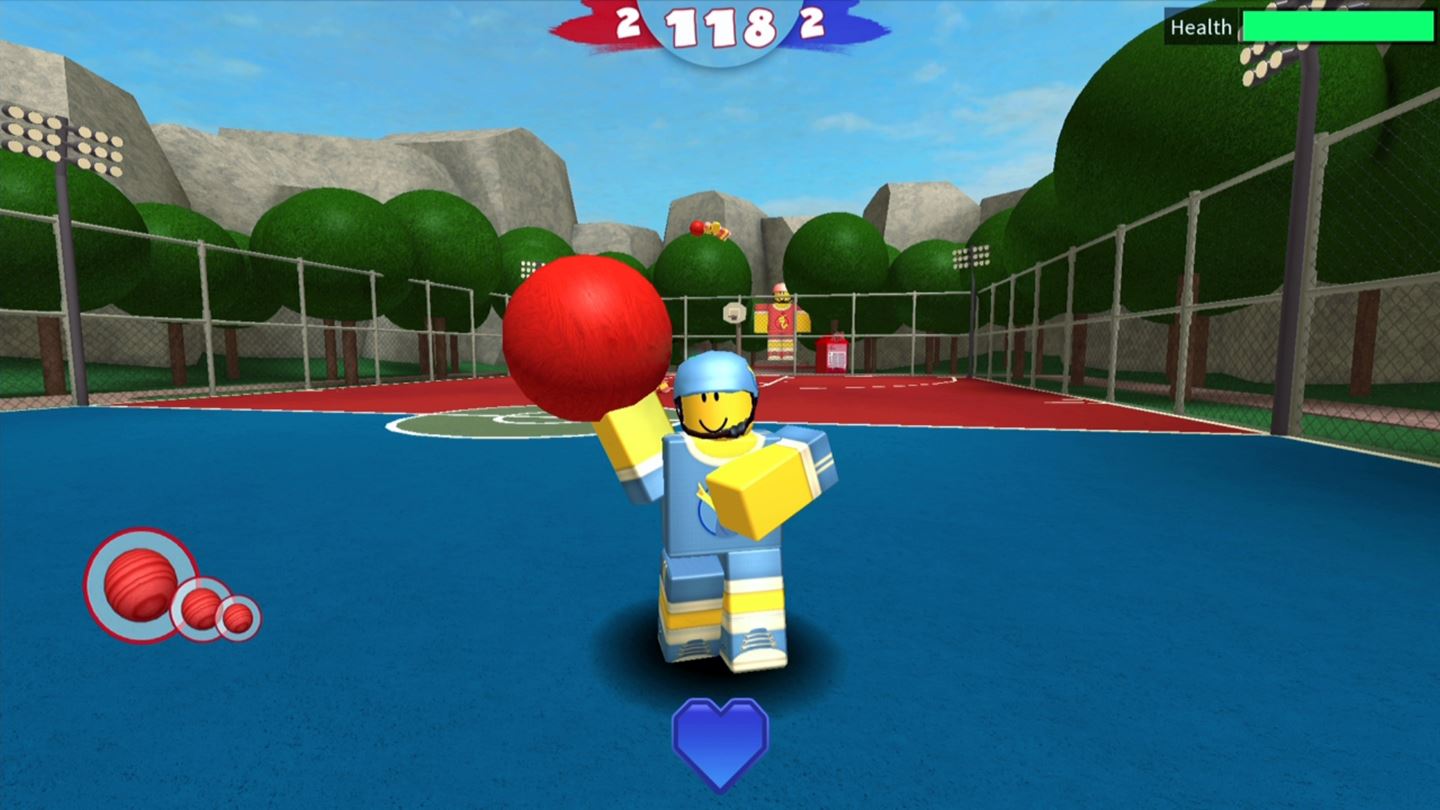The image size is (1440, 810).
Task: Click the green health bar
Action: coord(1337,27)
